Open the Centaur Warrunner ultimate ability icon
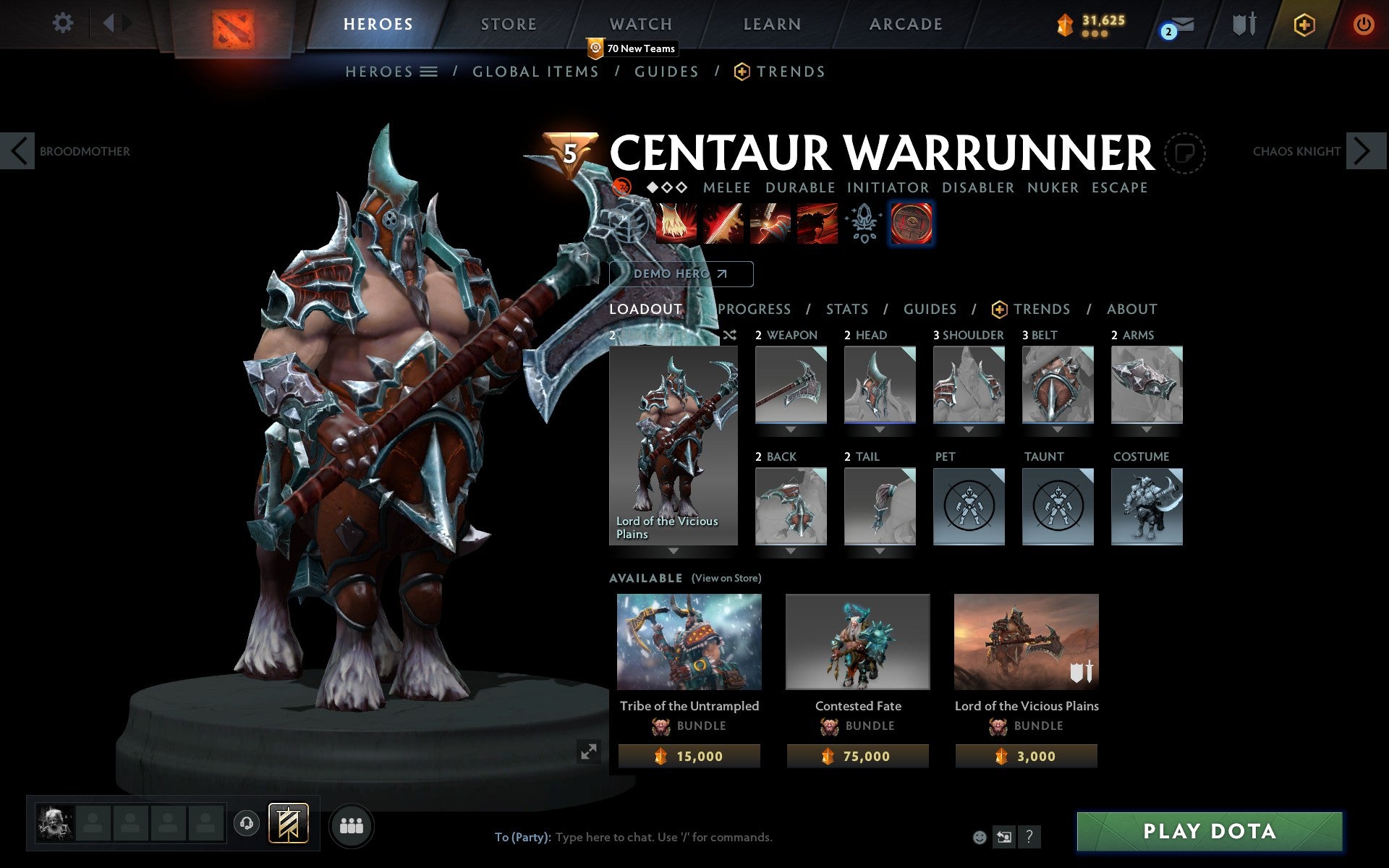Image resolution: width=1389 pixels, height=868 pixels. [x=817, y=224]
